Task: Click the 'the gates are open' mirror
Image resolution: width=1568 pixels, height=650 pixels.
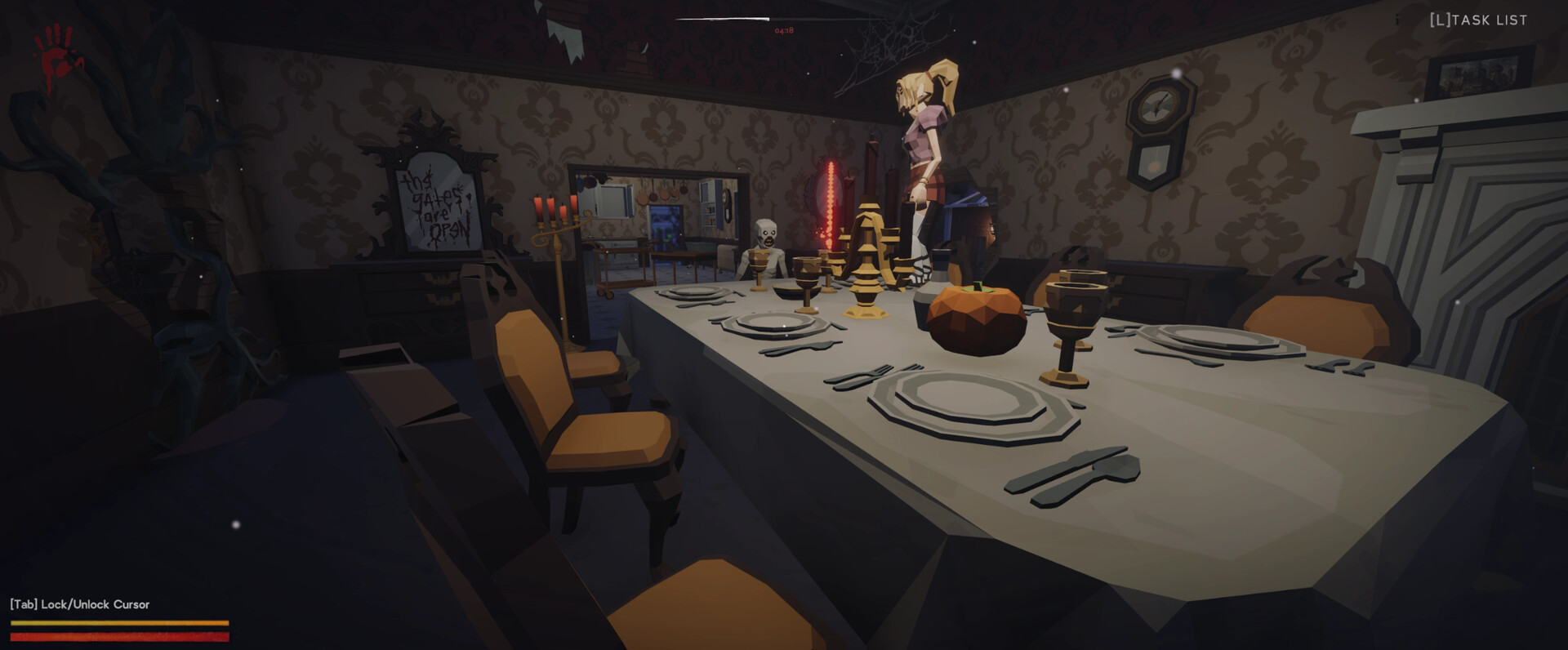Action: pyautogui.click(x=435, y=204)
